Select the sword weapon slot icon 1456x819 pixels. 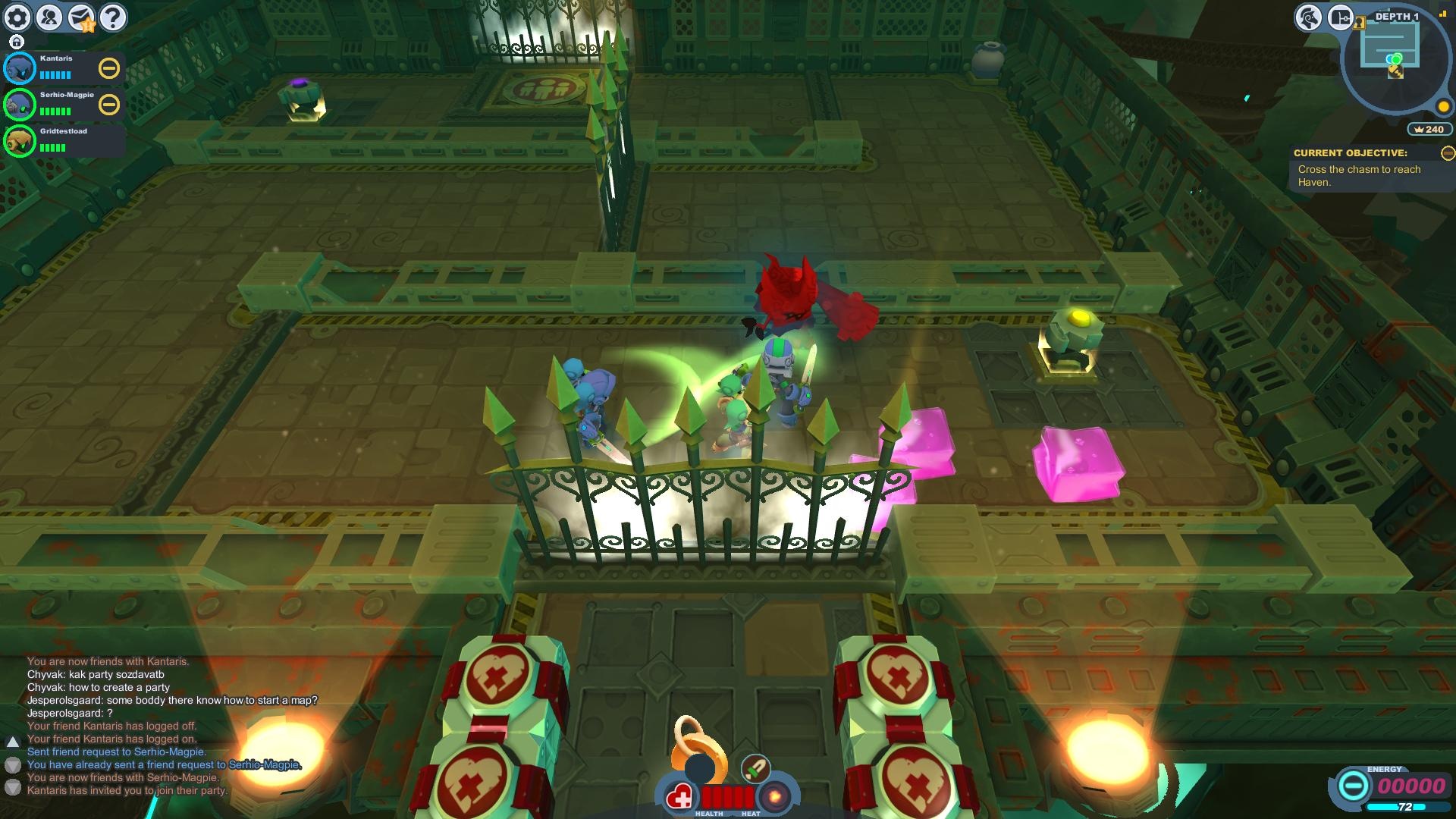point(755,768)
